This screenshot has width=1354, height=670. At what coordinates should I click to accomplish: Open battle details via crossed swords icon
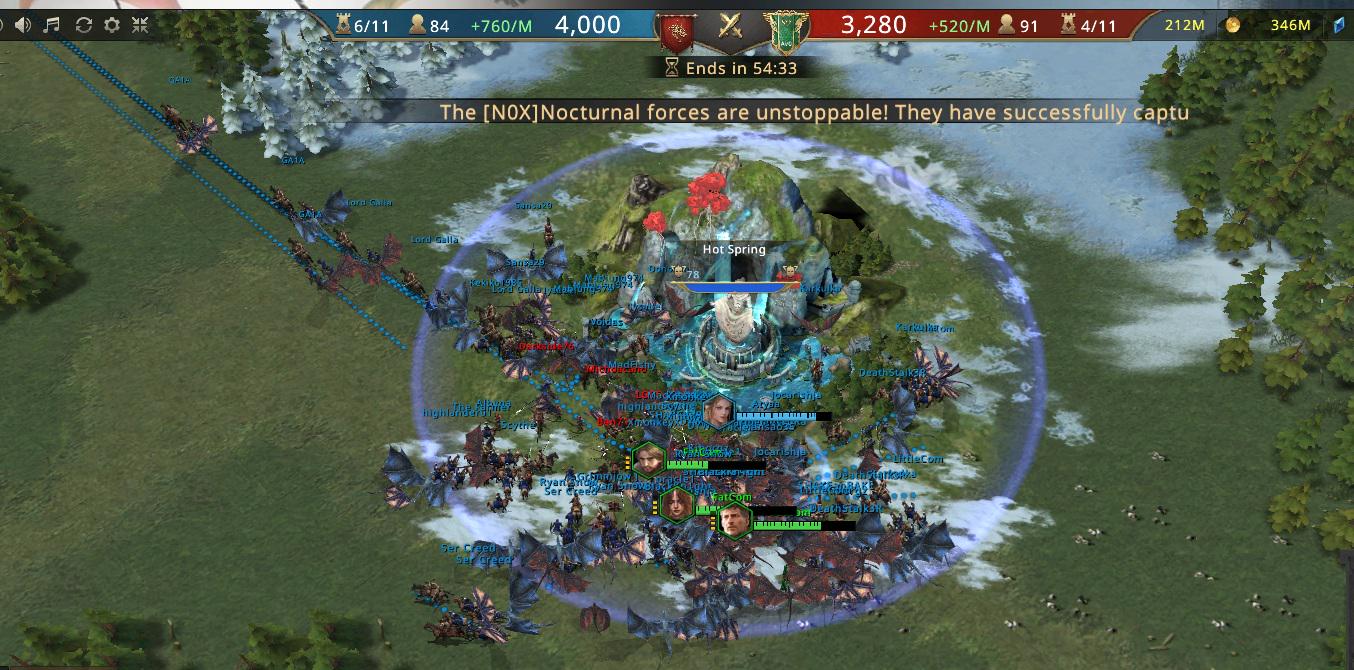pyautogui.click(x=731, y=26)
